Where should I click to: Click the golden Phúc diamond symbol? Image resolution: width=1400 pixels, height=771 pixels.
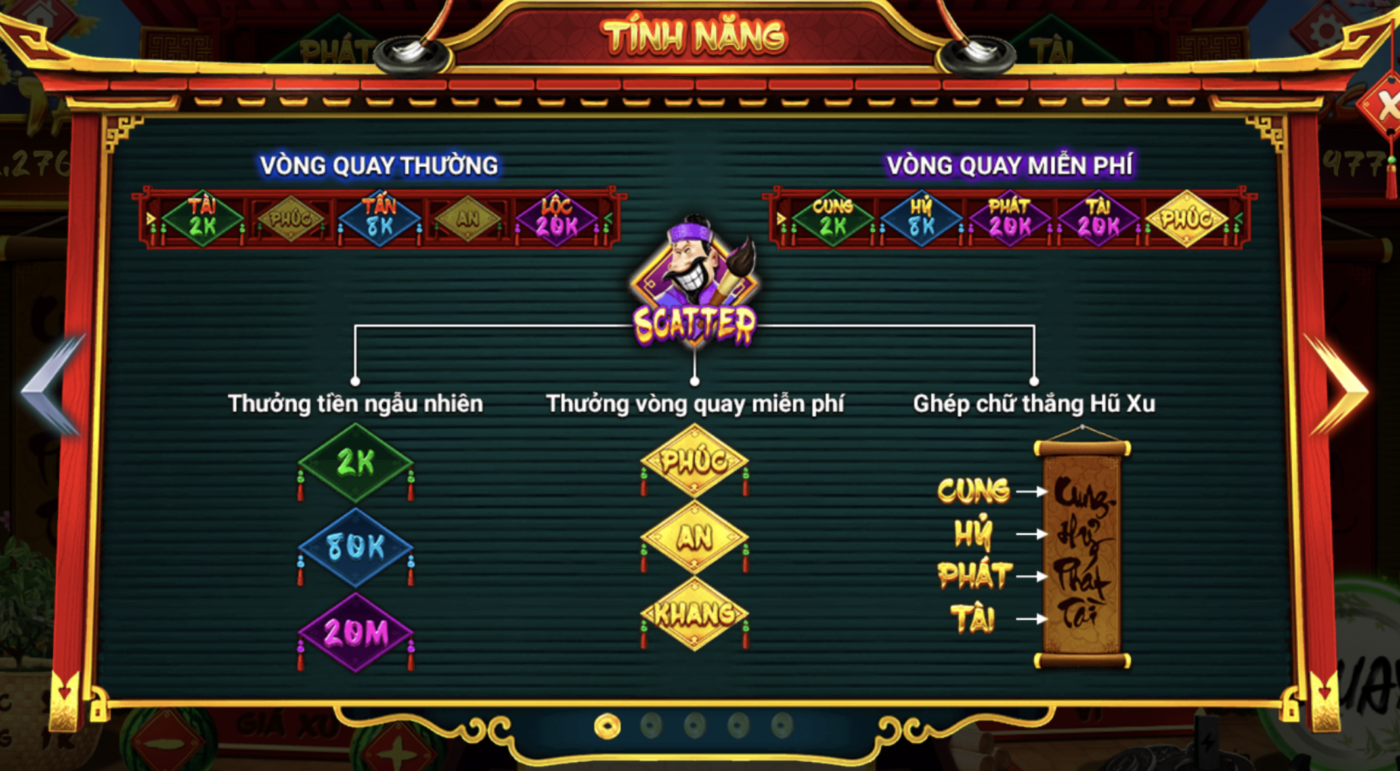point(694,462)
